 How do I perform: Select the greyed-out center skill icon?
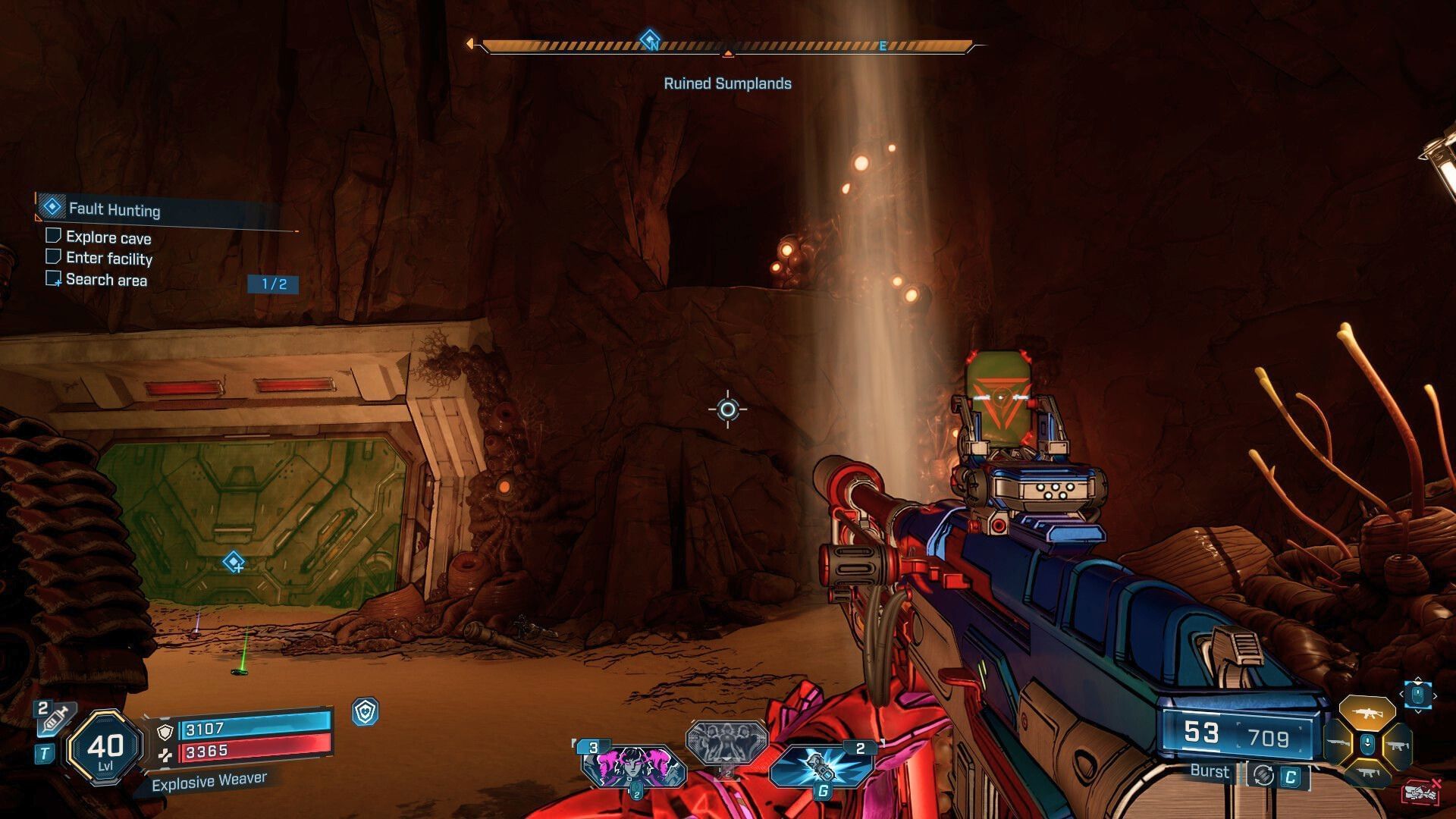[x=726, y=741]
